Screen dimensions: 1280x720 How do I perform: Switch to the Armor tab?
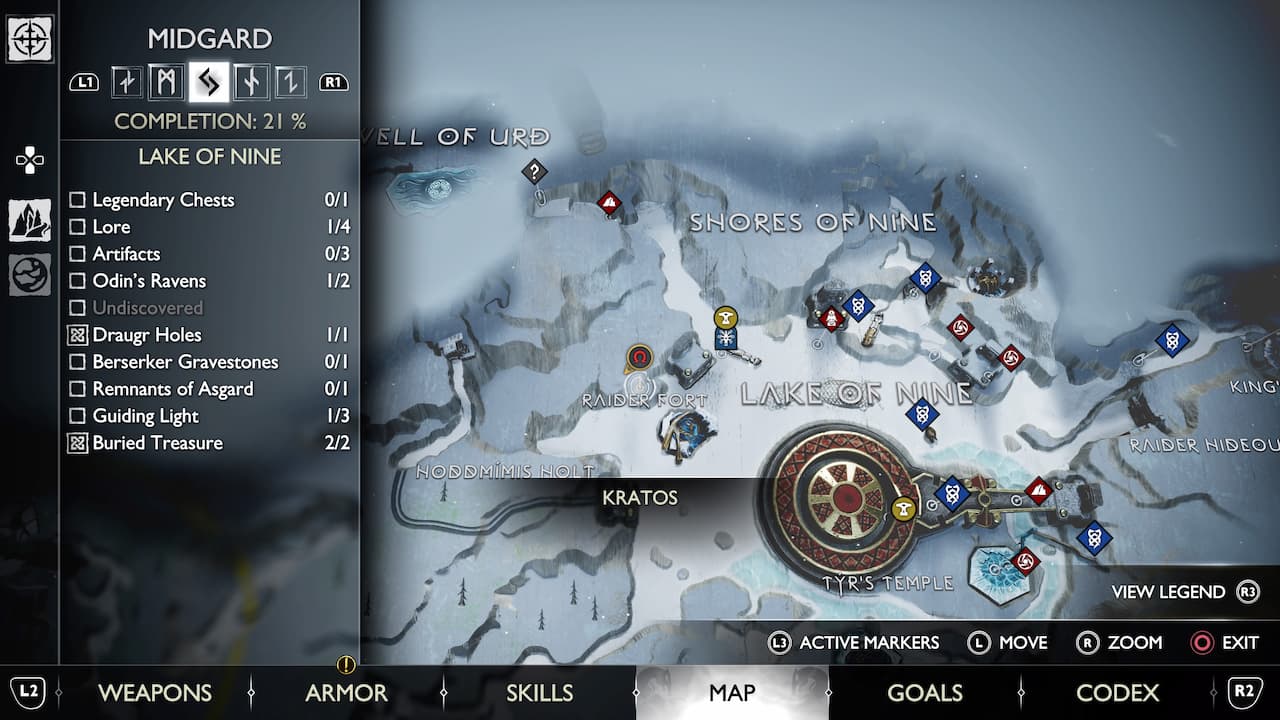346,692
